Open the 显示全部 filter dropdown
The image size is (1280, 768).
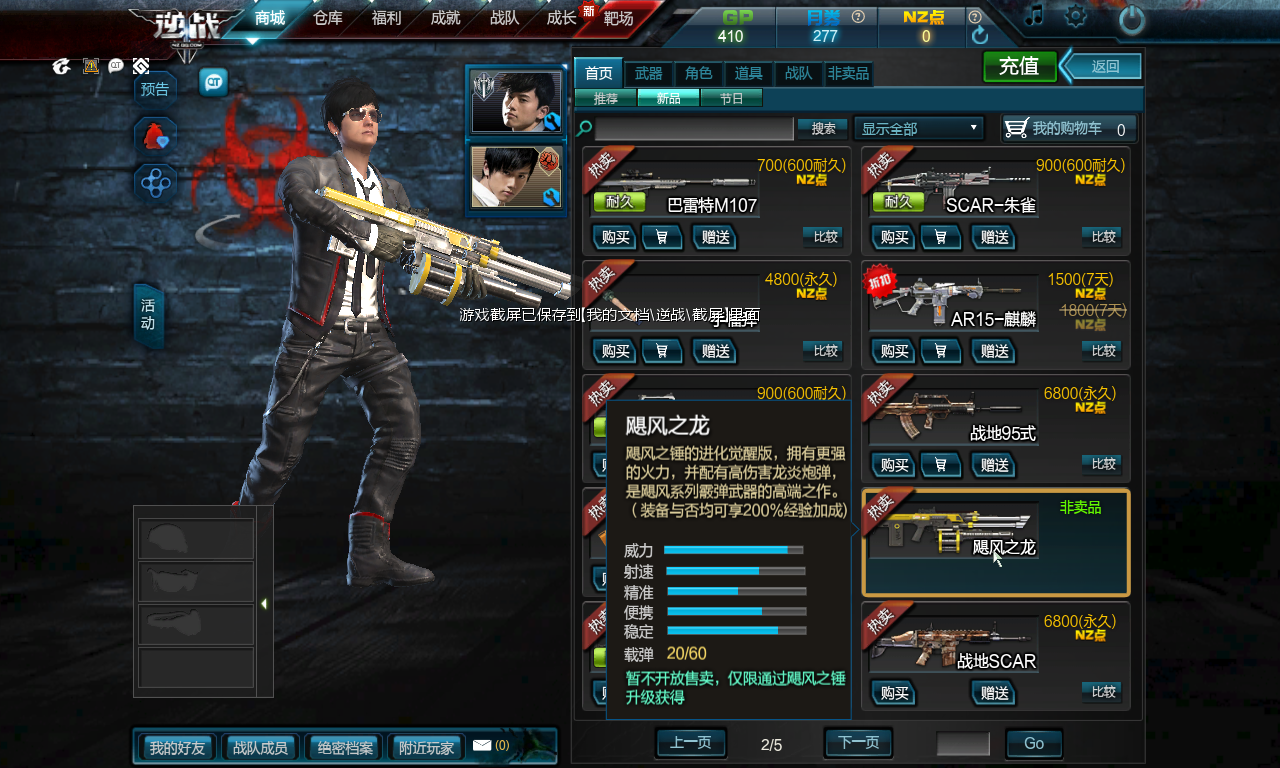[x=919, y=129]
